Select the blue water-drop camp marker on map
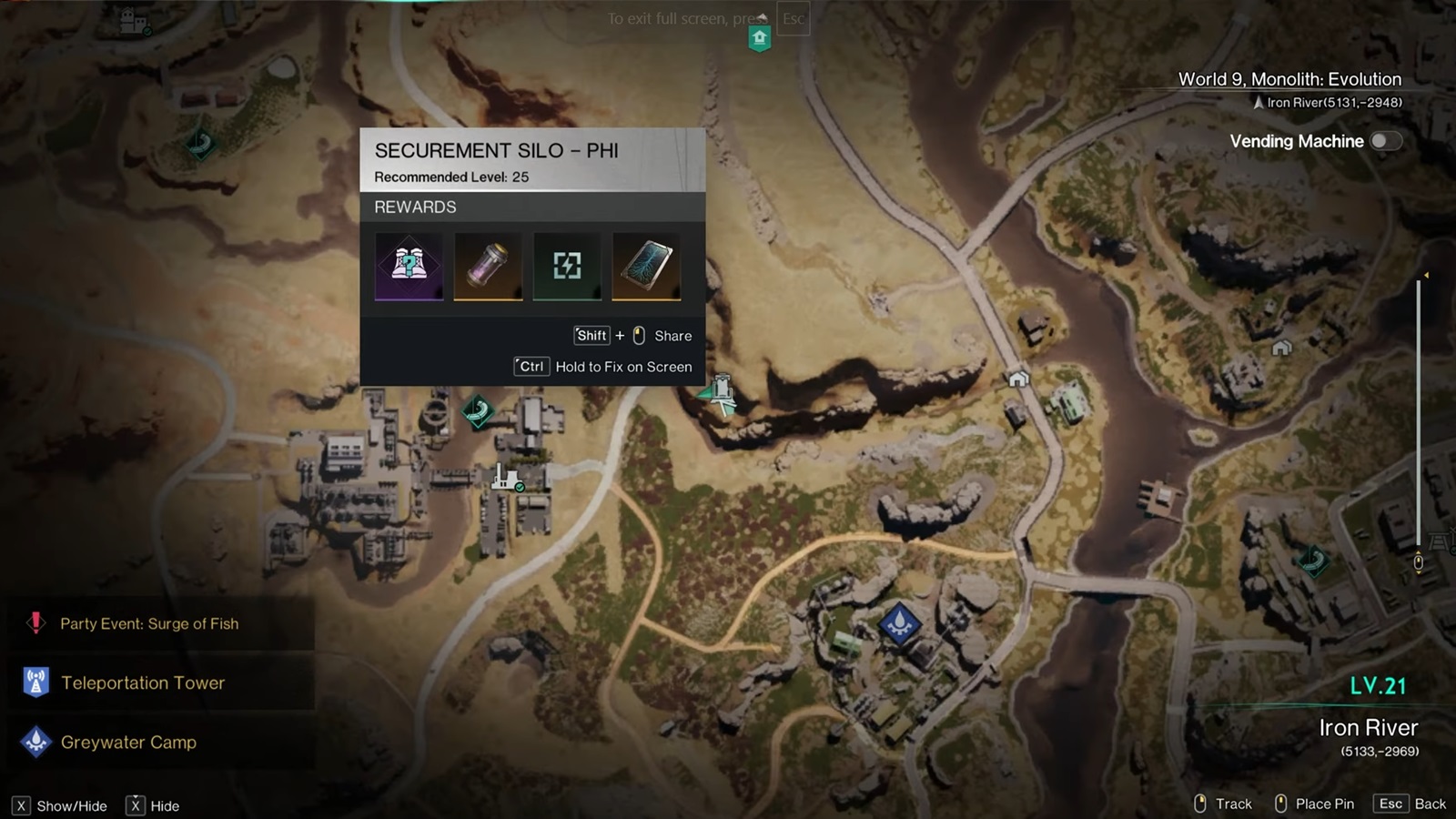The height and width of the screenshot is (819, 1456). [899, 624]
